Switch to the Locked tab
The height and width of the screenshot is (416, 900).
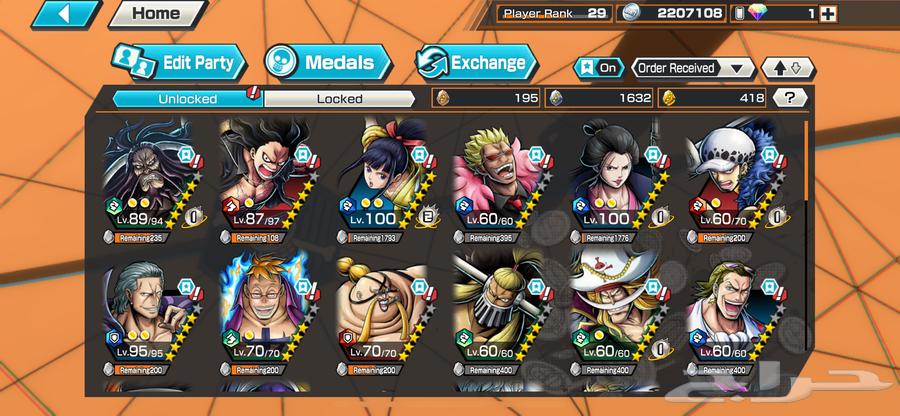click(x=340, y=98)
